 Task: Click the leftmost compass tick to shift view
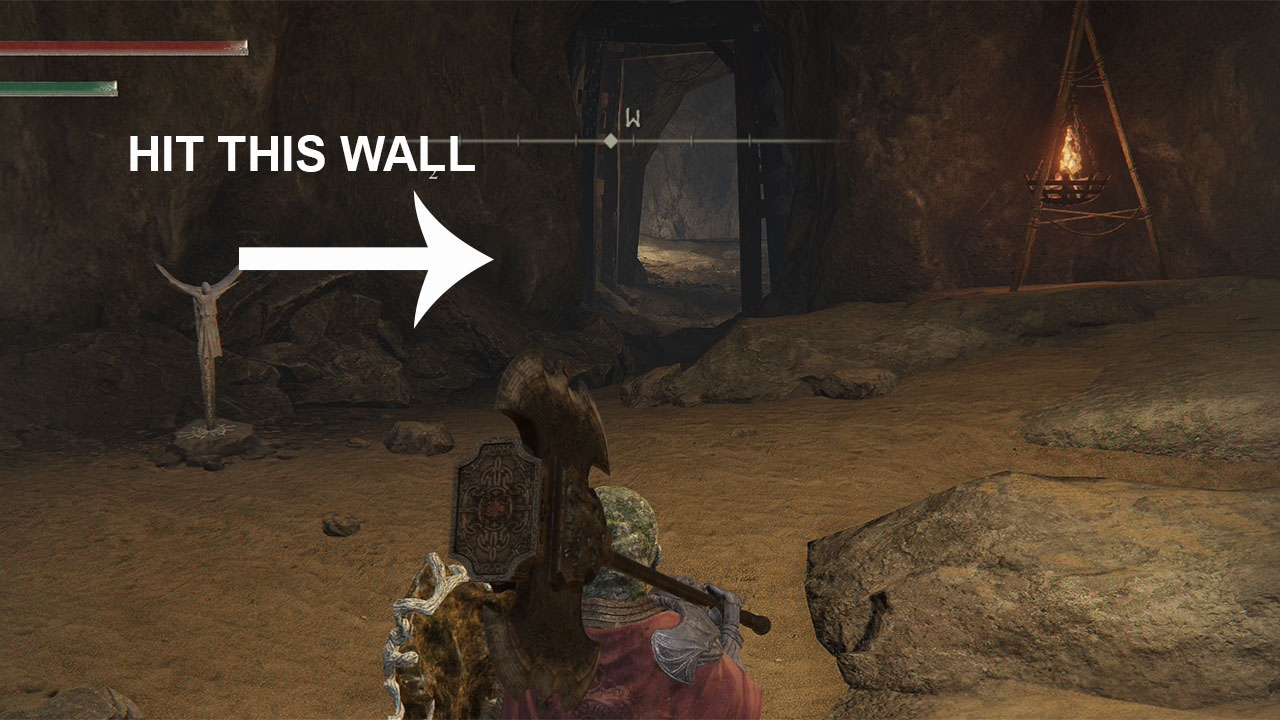tap(462, 140)
